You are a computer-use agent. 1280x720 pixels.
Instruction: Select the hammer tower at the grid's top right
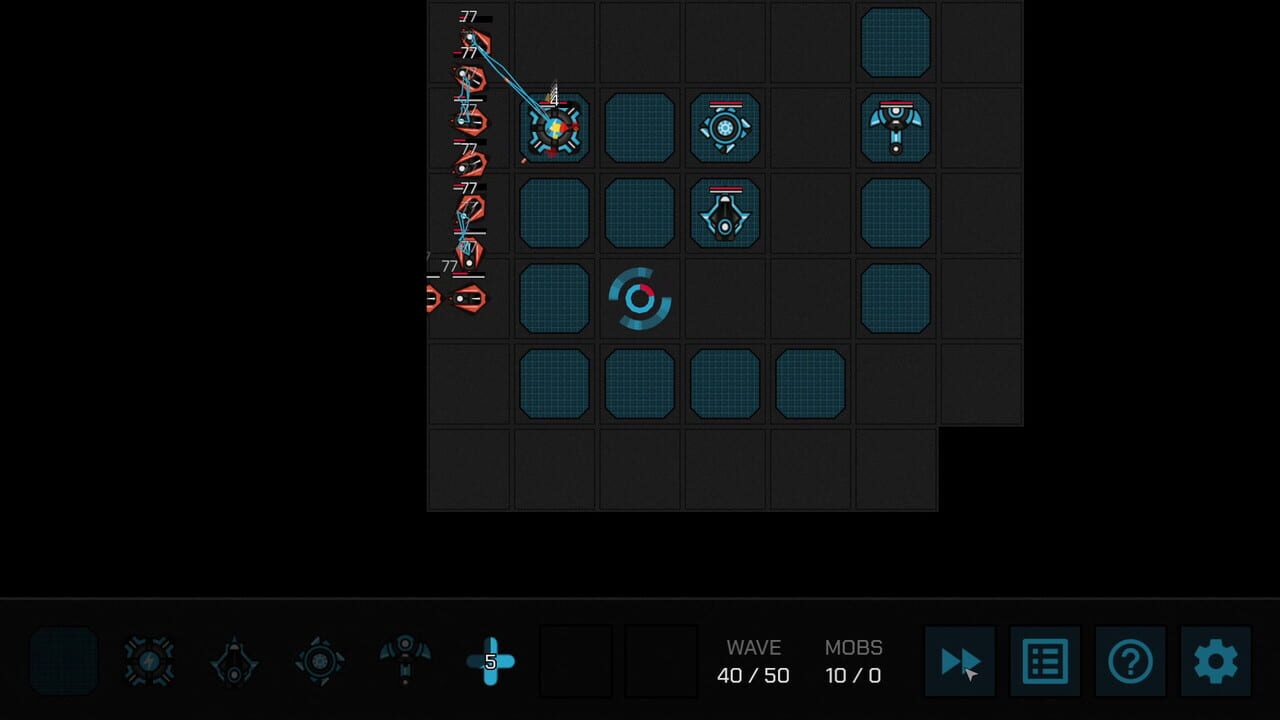coord(896,128)
